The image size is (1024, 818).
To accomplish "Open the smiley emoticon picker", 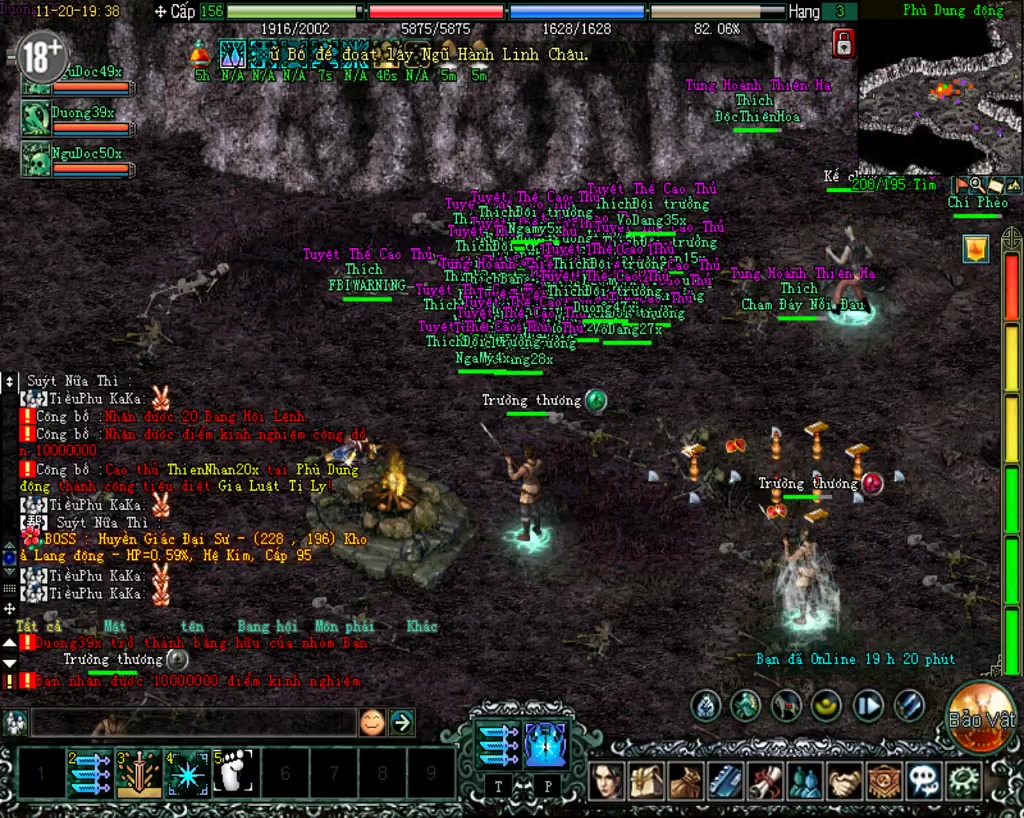I will [x=372, y=722].
